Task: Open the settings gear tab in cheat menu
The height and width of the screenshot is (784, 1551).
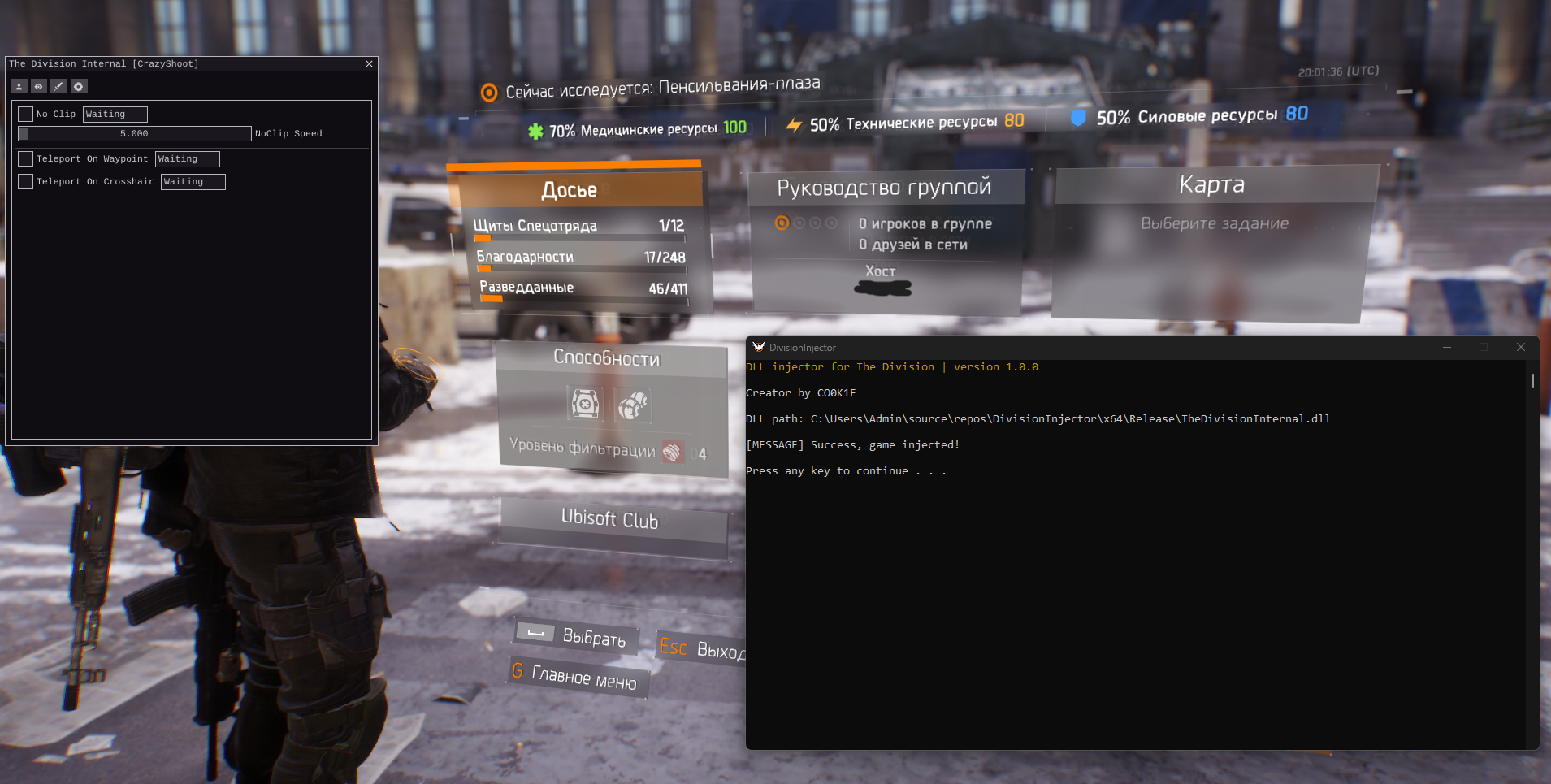Action: pos(78,86)
